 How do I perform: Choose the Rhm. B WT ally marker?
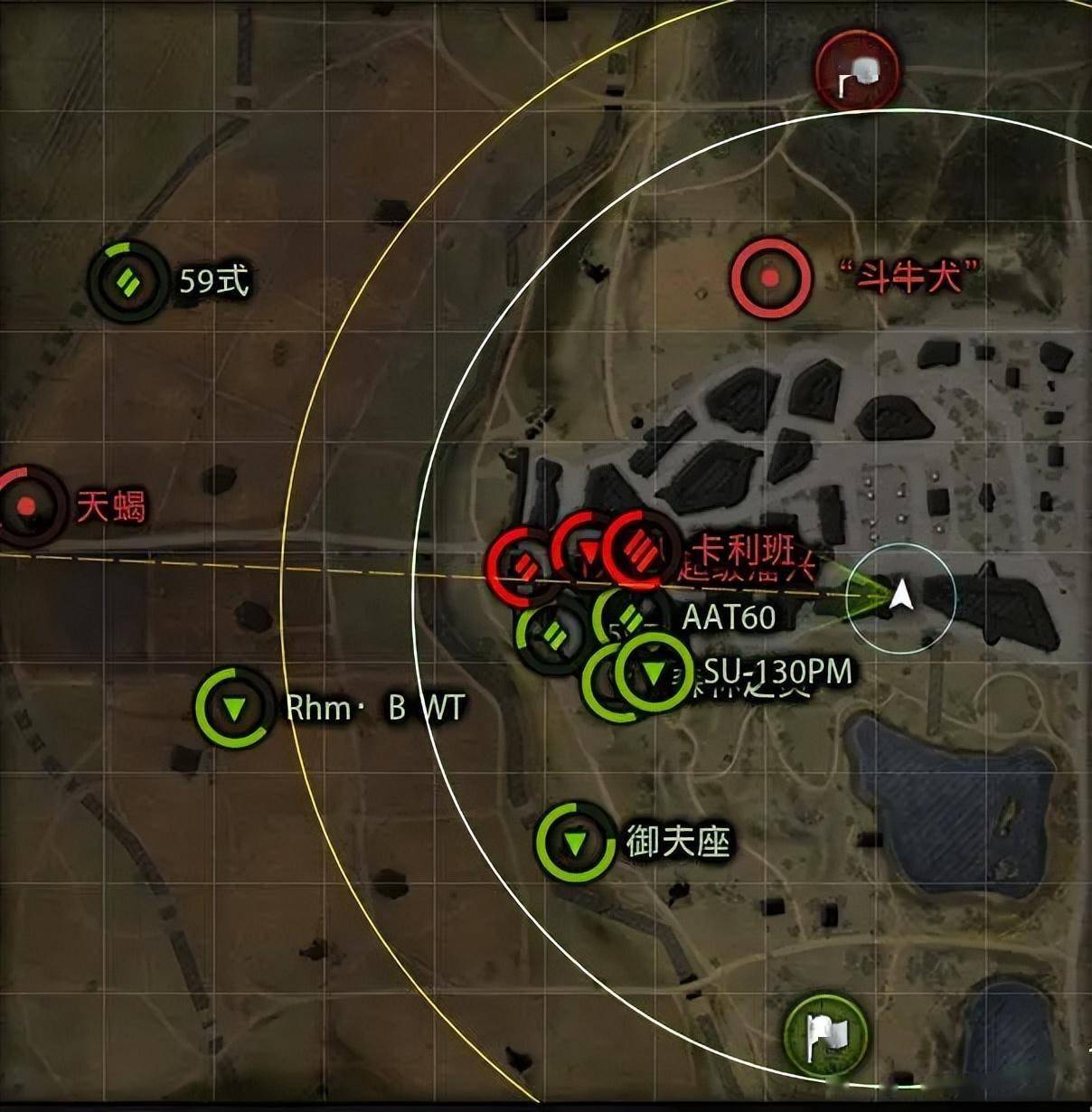[234, 707]
